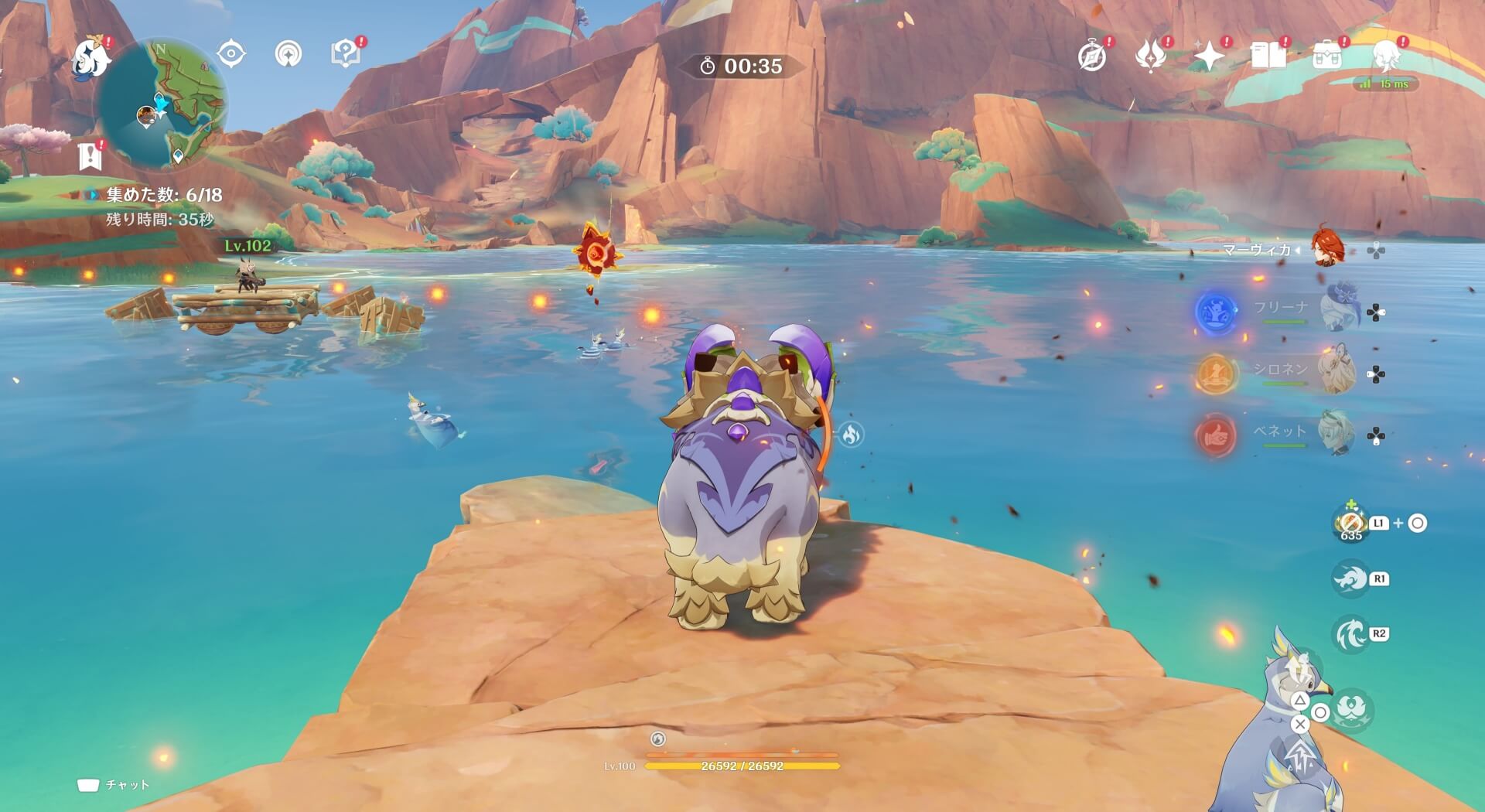The image size is (1485, 812).
Task: Select party member マーヴィカ
Action: point(1328,249)
